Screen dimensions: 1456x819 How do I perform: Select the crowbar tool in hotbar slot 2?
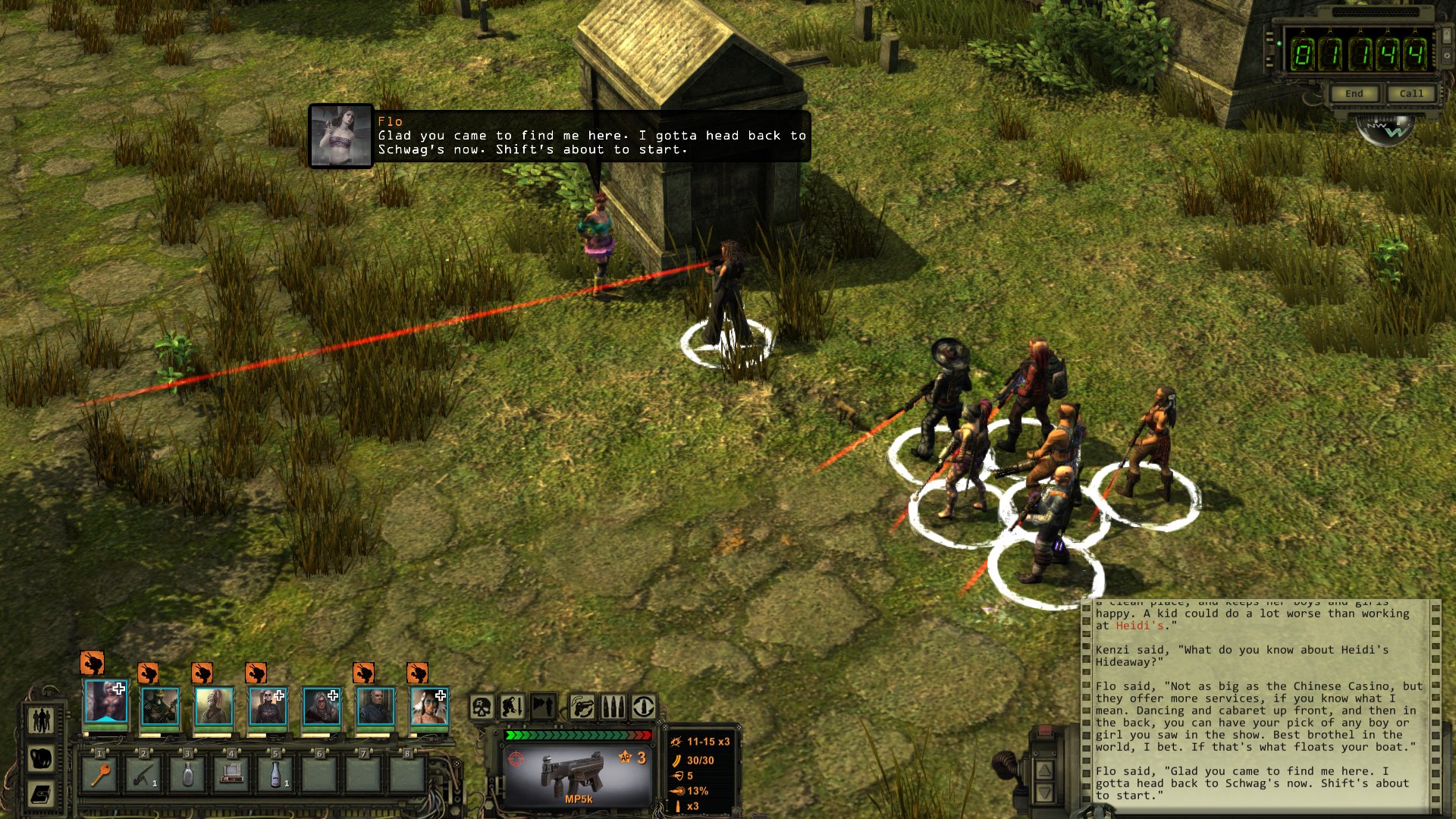tap(143, 774)
